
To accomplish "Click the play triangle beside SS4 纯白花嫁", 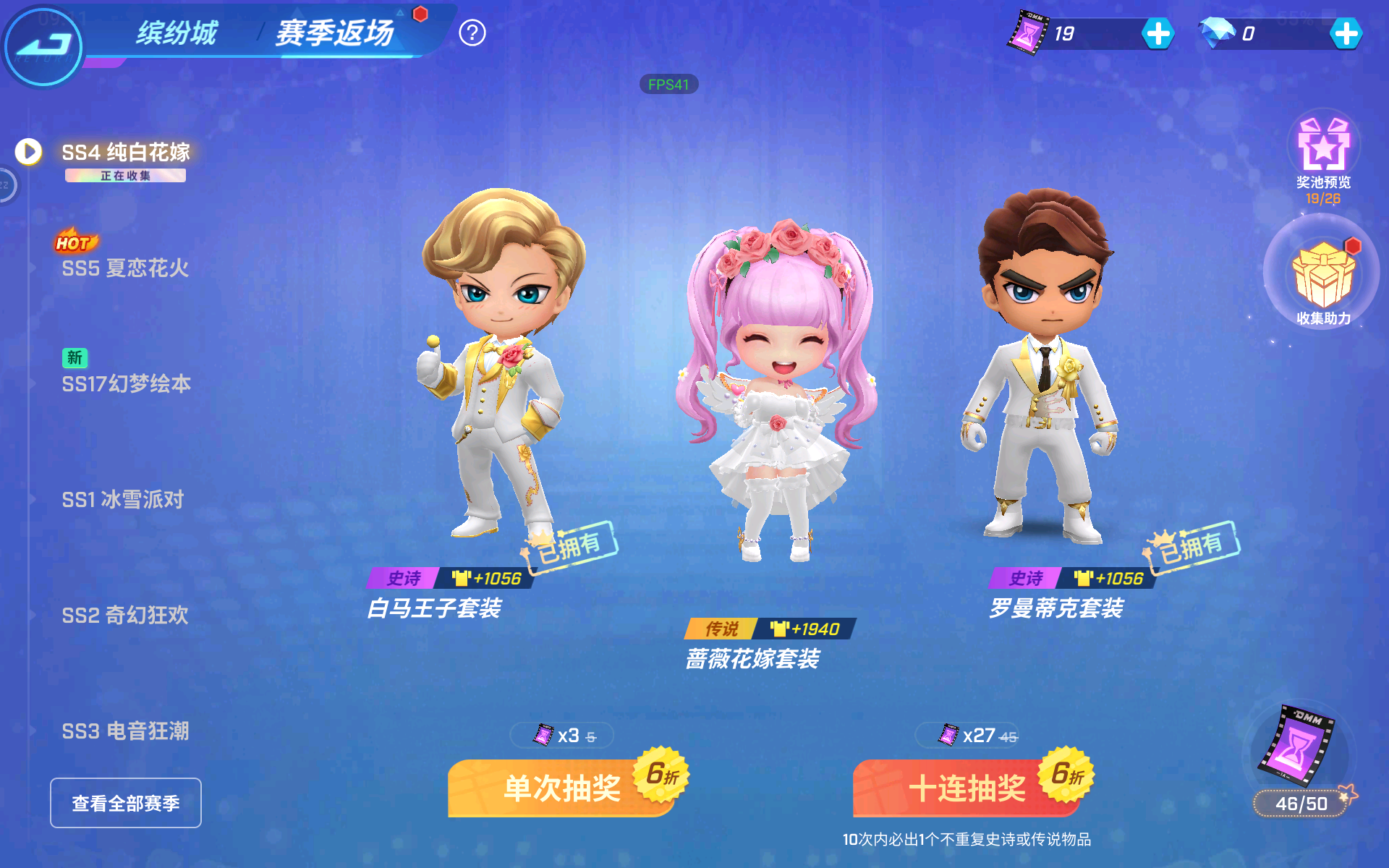I will coord(27,150).
